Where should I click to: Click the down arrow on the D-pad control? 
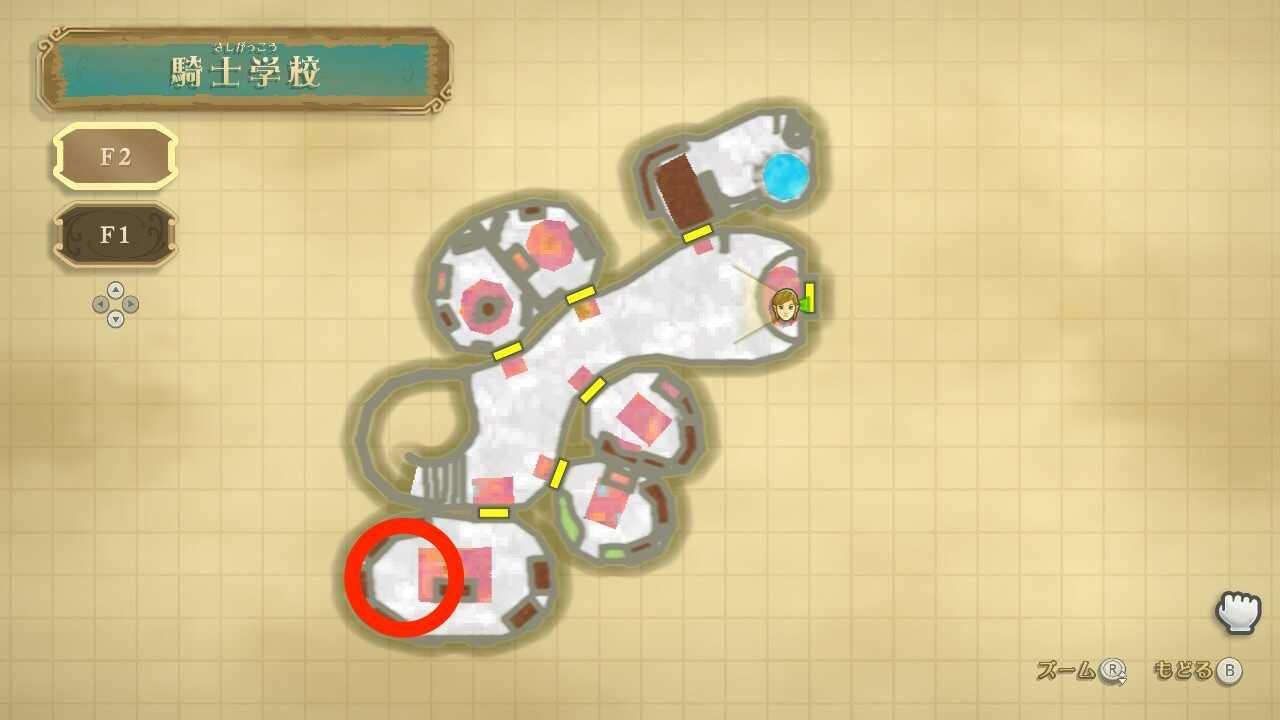click(115, 317)
